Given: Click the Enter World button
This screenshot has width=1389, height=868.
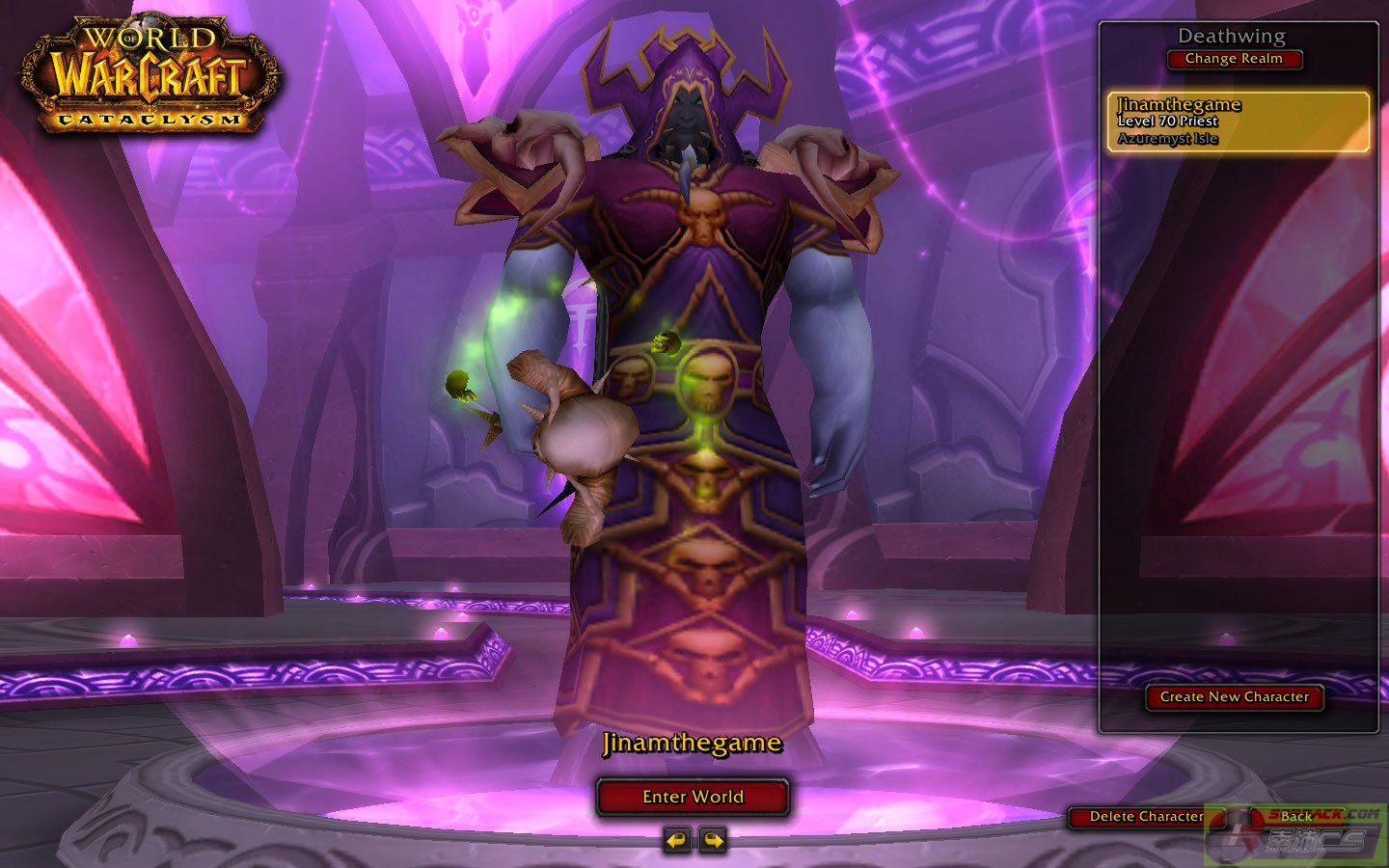Looking at the screenshot, I should coord(693,797).
